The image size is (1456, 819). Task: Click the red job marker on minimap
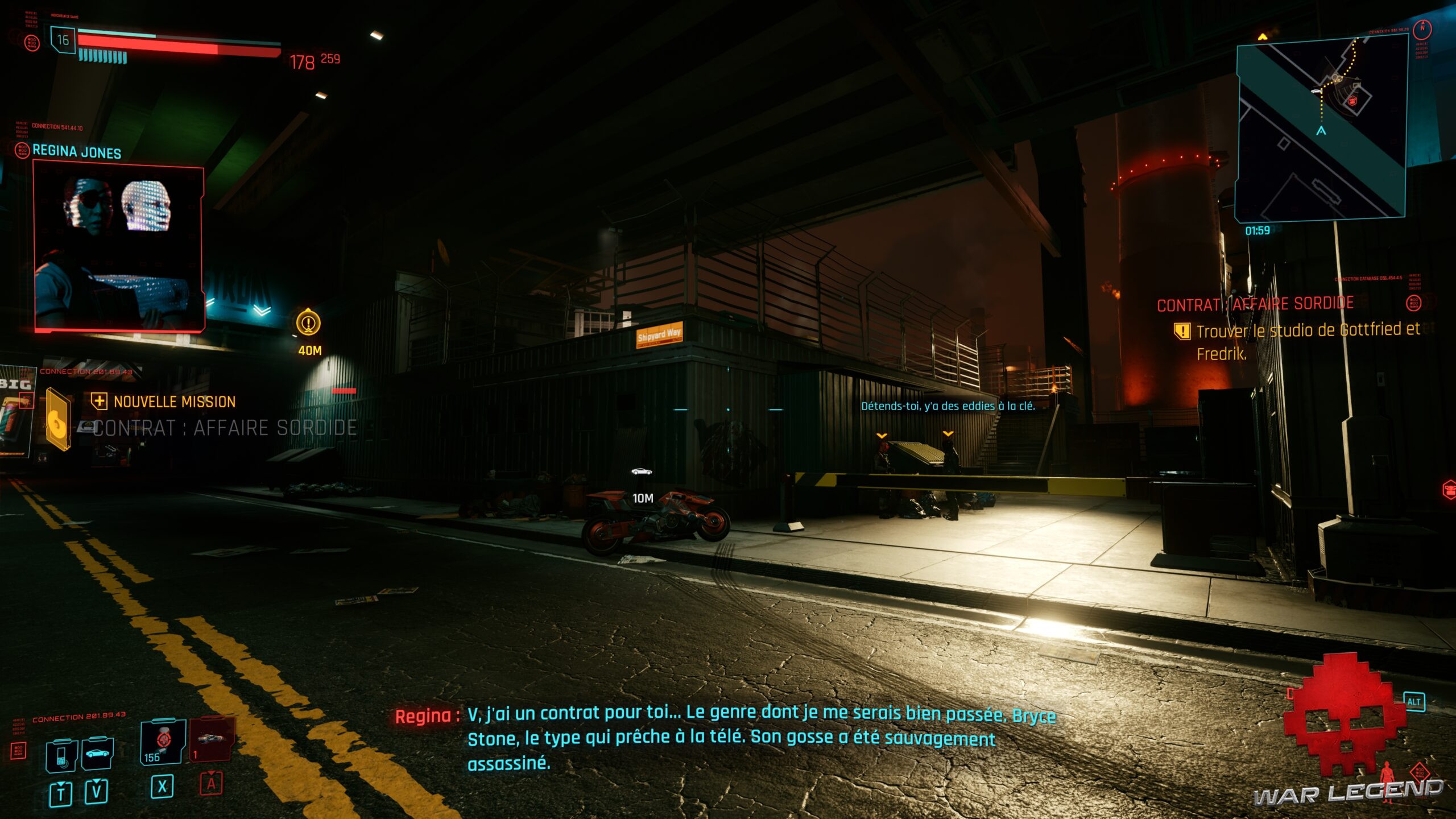tap(1352, 101)
